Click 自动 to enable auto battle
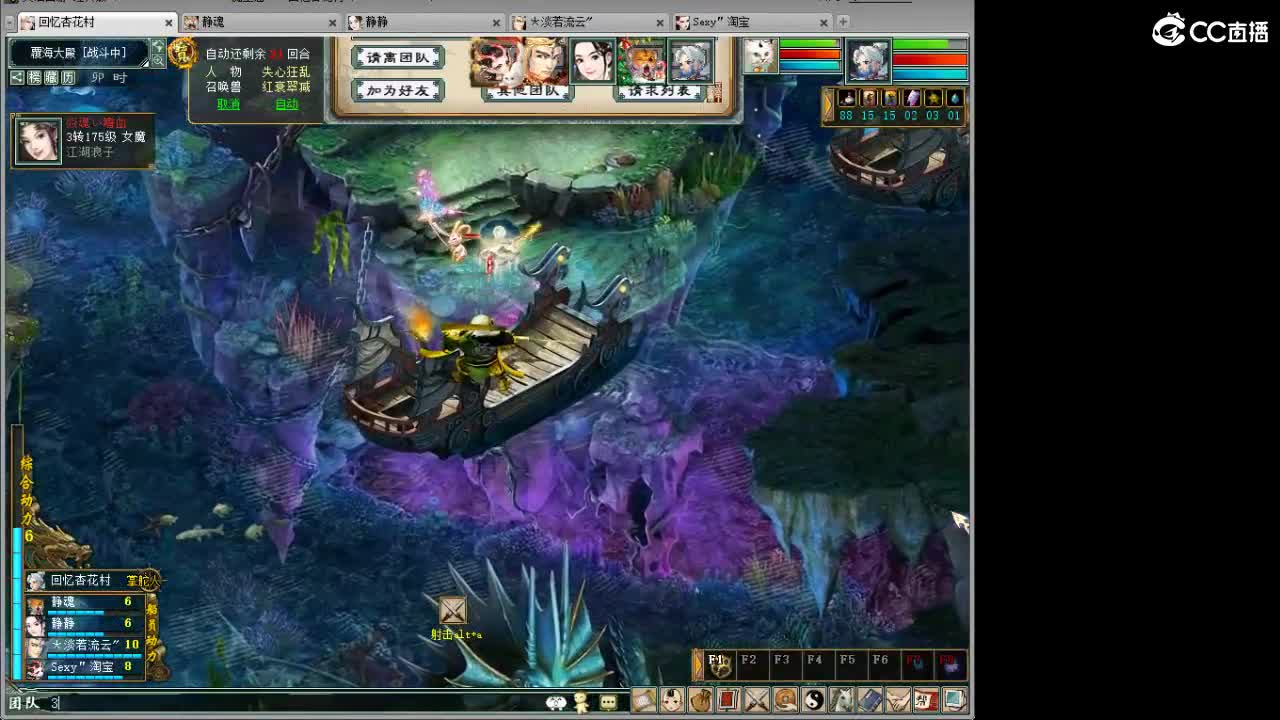Screen dimensions: 1280x720 click(x=289, y=103)
